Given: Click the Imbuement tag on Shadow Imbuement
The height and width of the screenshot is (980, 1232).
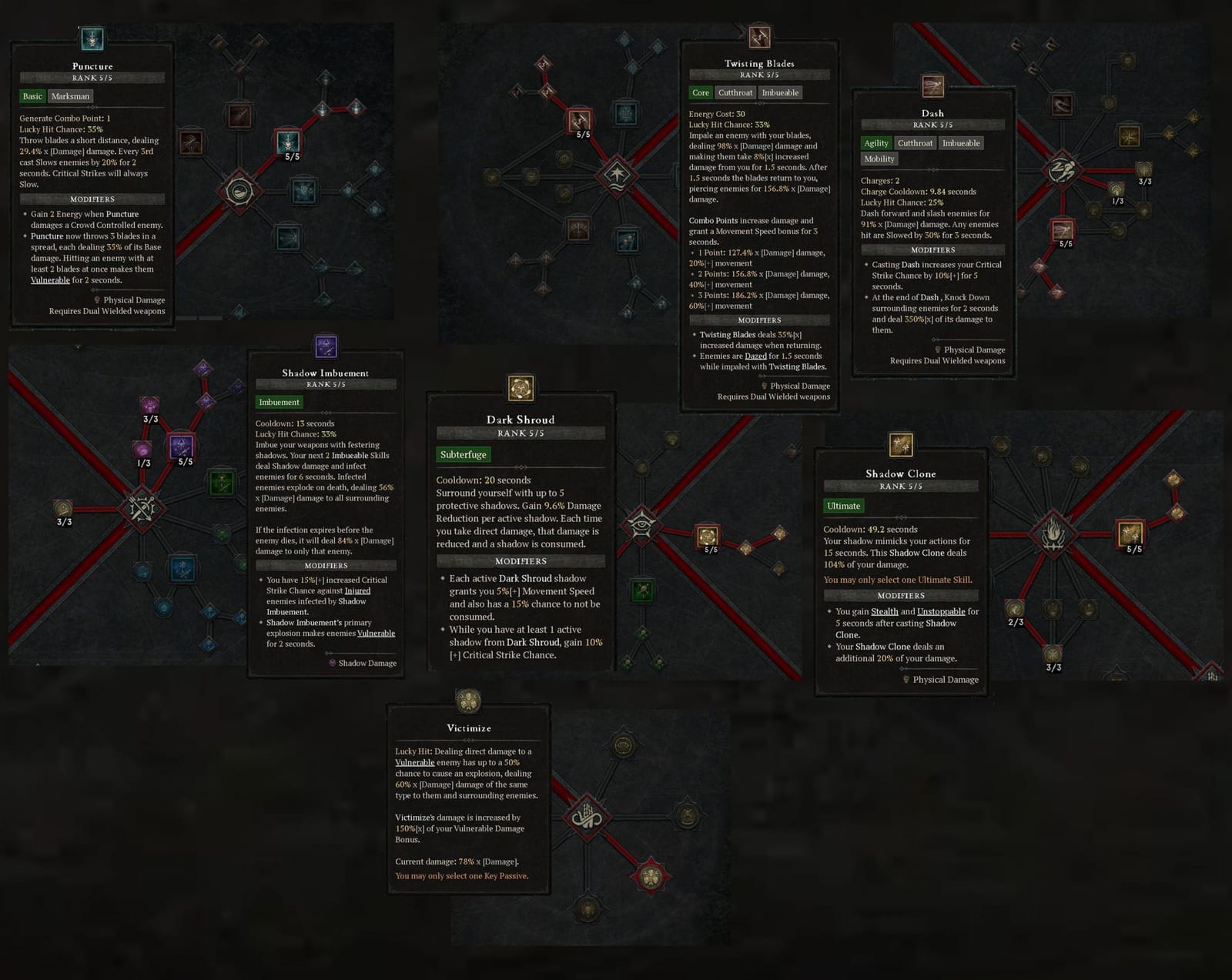Looking at the screenshot, I should pos(280,403).
